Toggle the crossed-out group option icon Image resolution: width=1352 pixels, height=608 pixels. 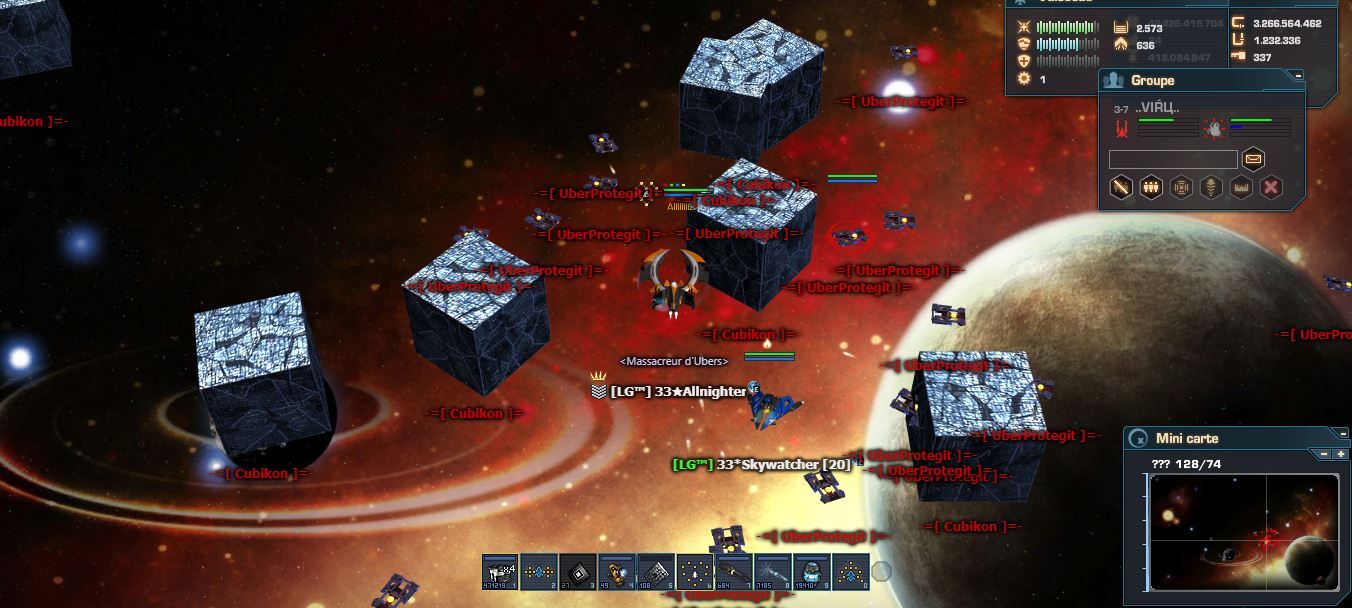pyautogui.click(x=1121, y=187)
